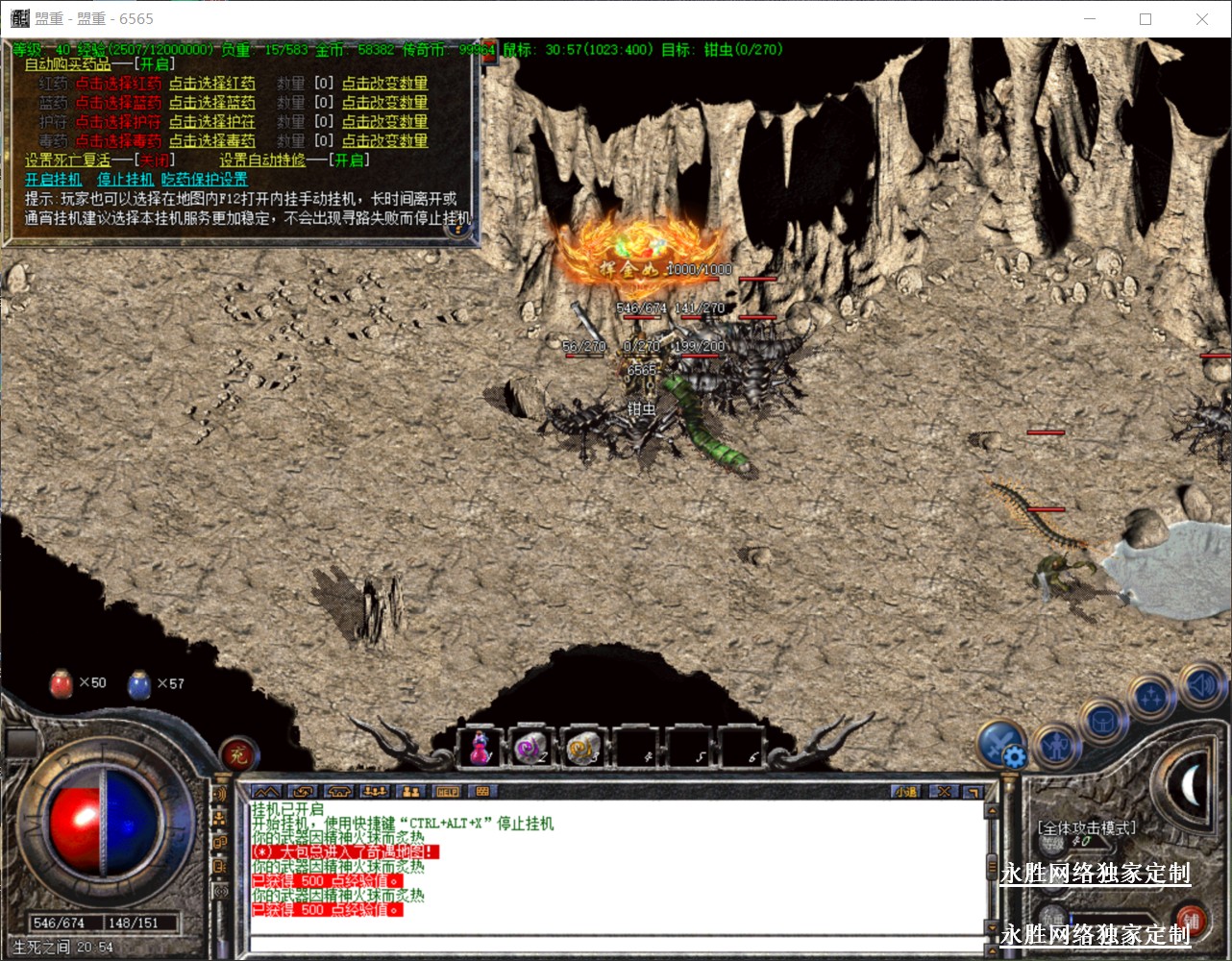Select the pink potion in hotbar slot 1
Image resolution: width=1232 pixels, height=961 pixels.
pyautogui.click(x=480, y=747)
